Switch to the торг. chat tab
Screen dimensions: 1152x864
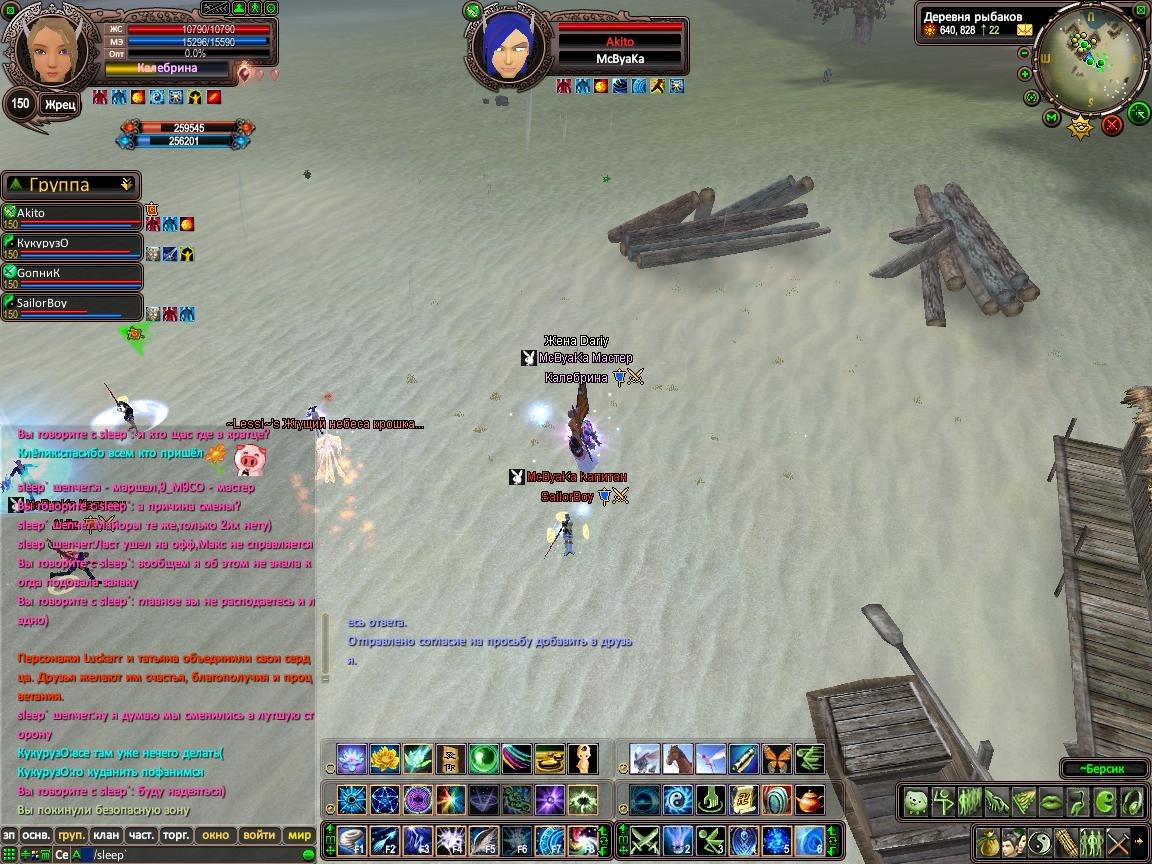click(177, 835)
